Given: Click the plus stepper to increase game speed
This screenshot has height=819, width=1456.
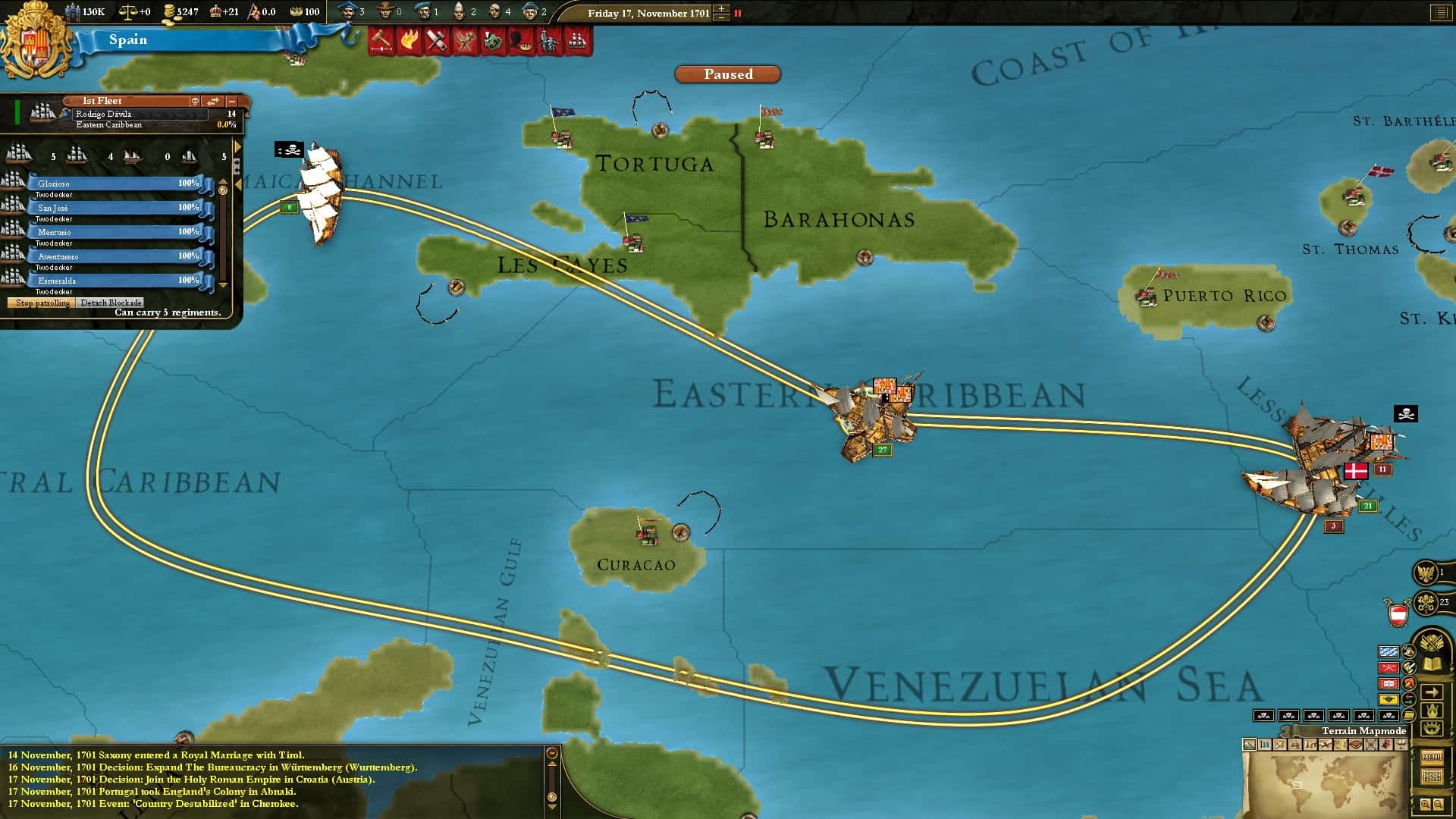Looking at the screenshot, I should coord(720,8).
